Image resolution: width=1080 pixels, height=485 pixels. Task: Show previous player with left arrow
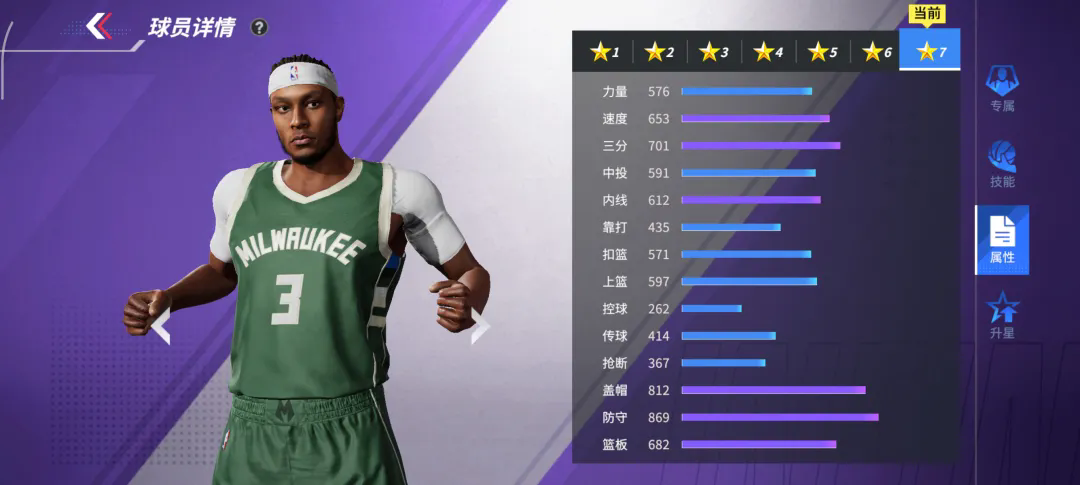click(x=160, y=326)
